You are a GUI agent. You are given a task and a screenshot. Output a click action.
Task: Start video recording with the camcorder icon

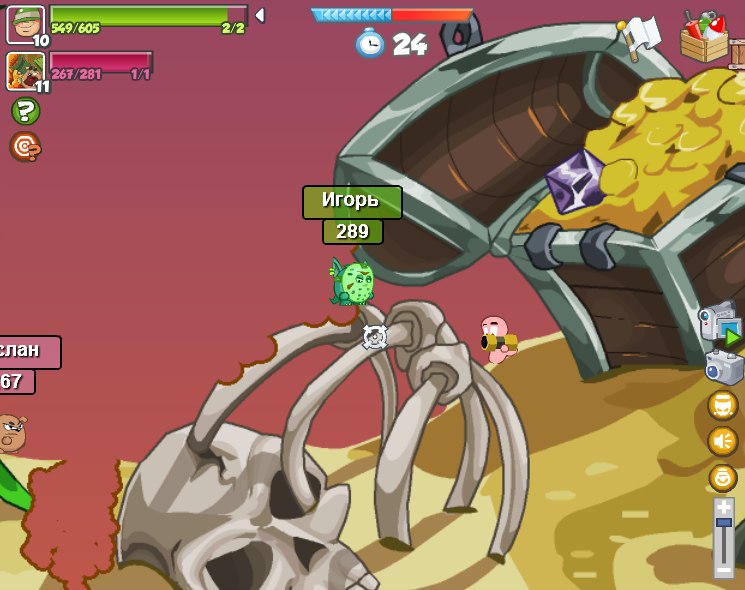pos(719,325)
